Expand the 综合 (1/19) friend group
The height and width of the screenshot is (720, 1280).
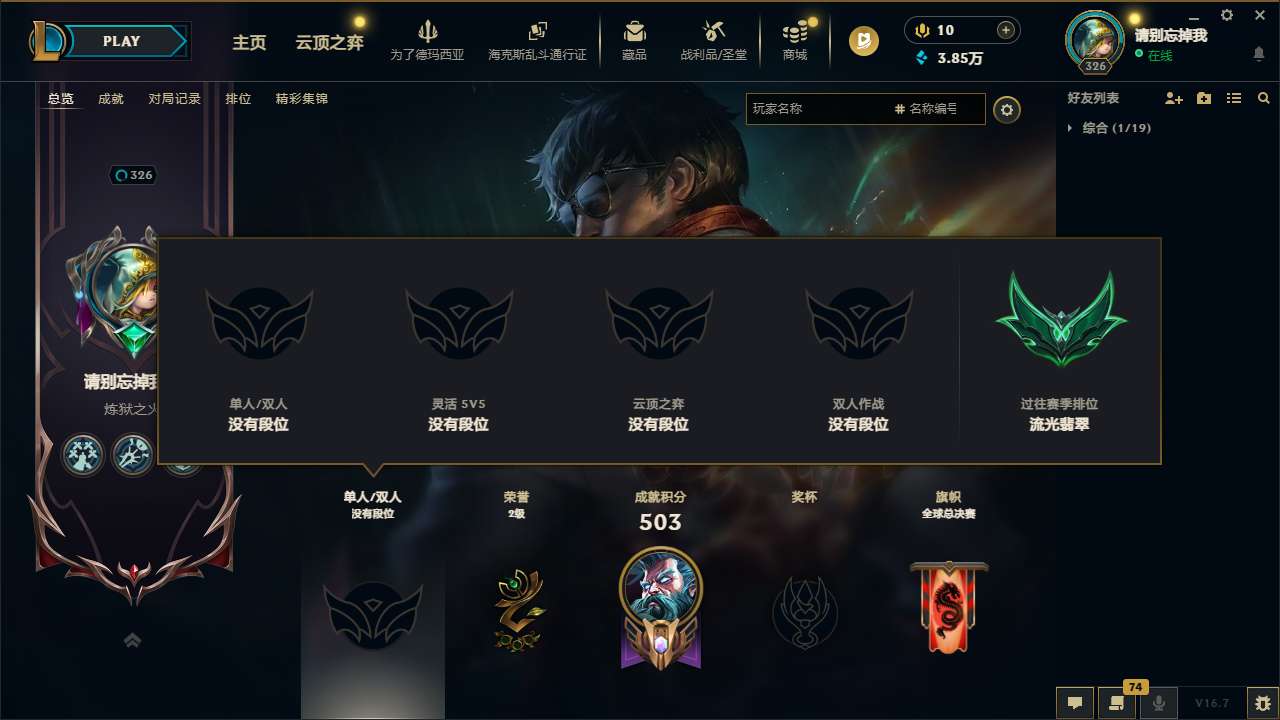(x=1117, y=128)
